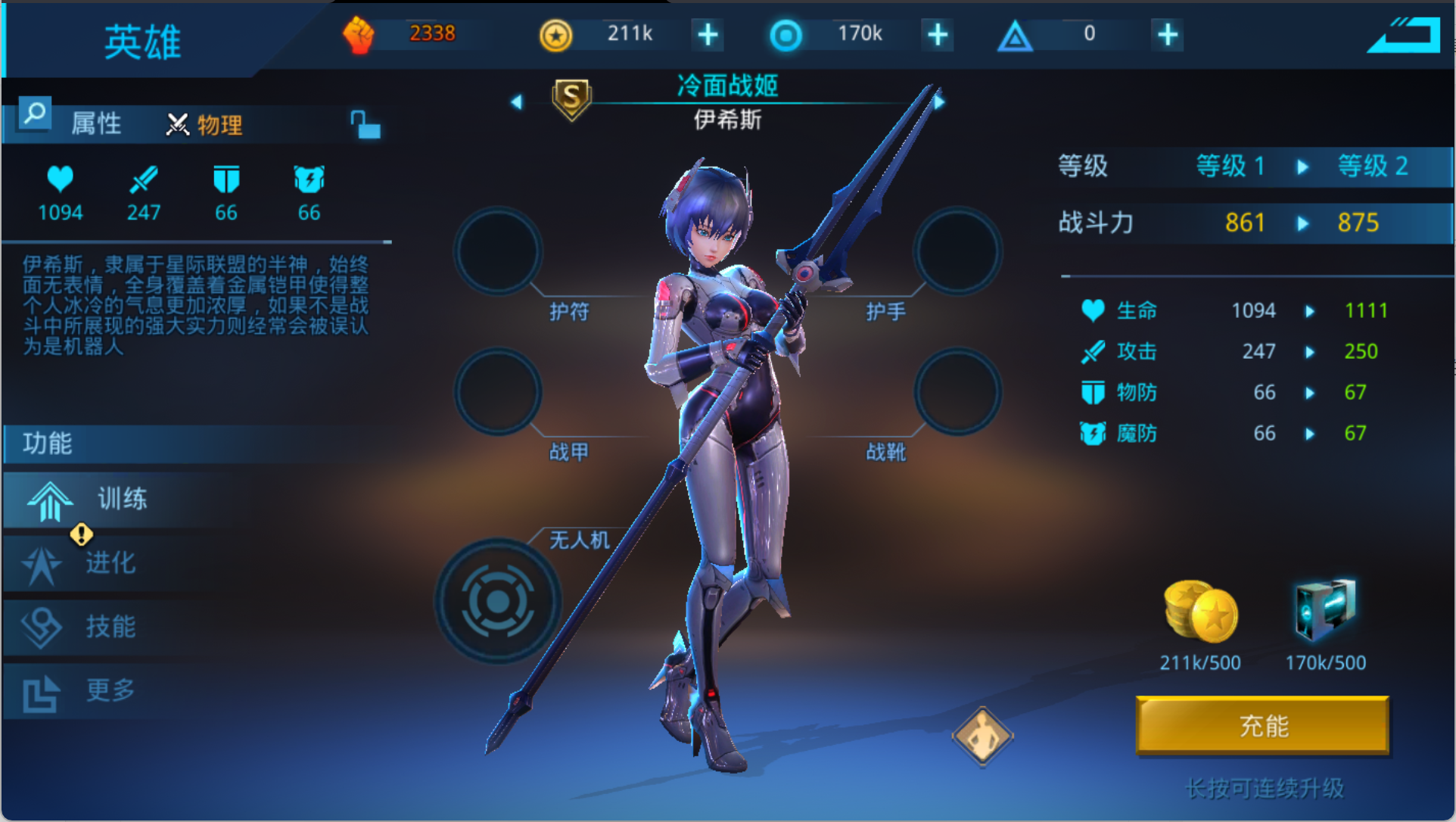The height and width of the screenshot is (822, 1456).
Task: Select the 护手 gauntlet equipment slot
Action: (957, 251)
